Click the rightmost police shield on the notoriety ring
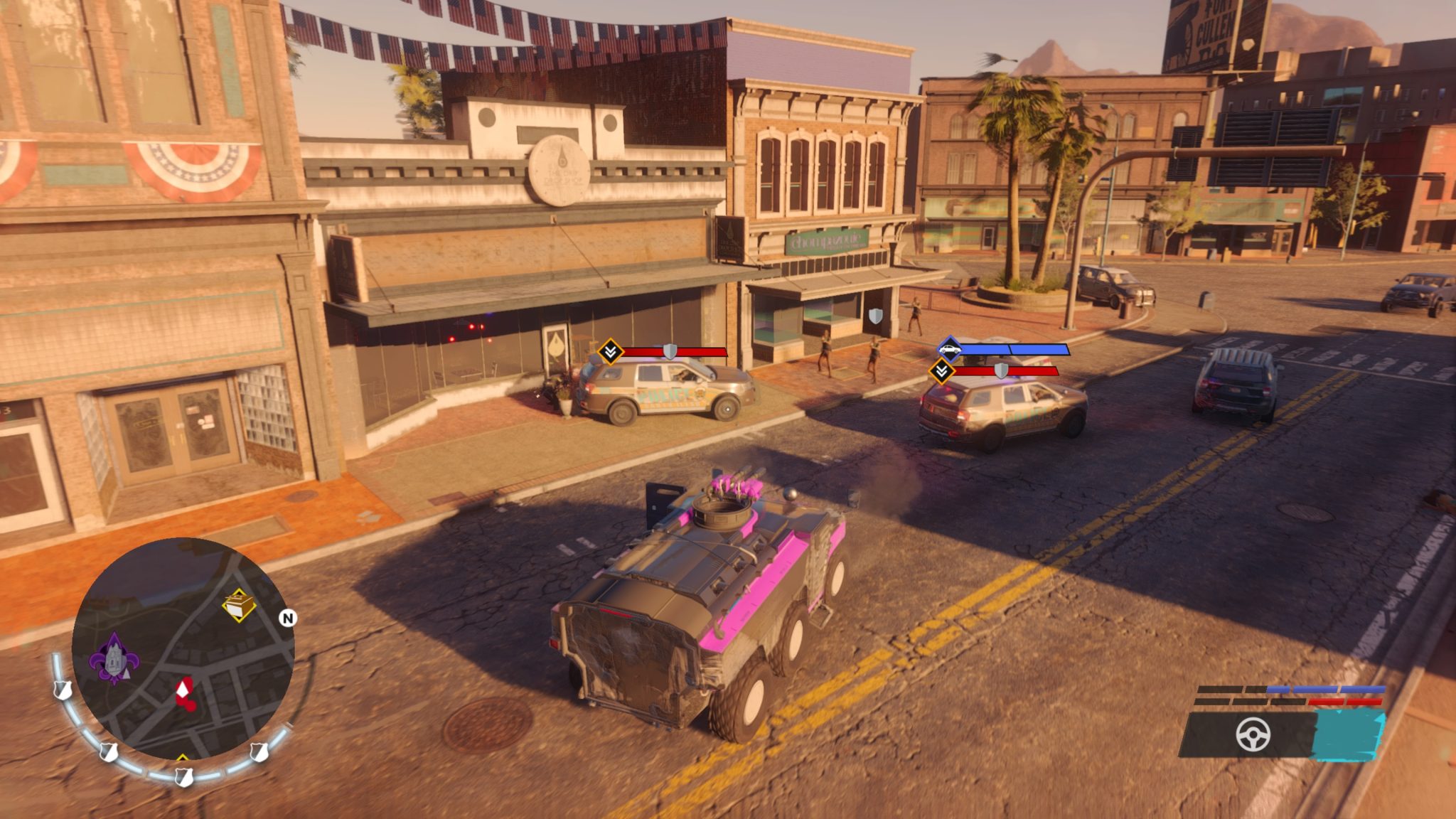The height and width of the screenshot is (819, 1456). 258,753
